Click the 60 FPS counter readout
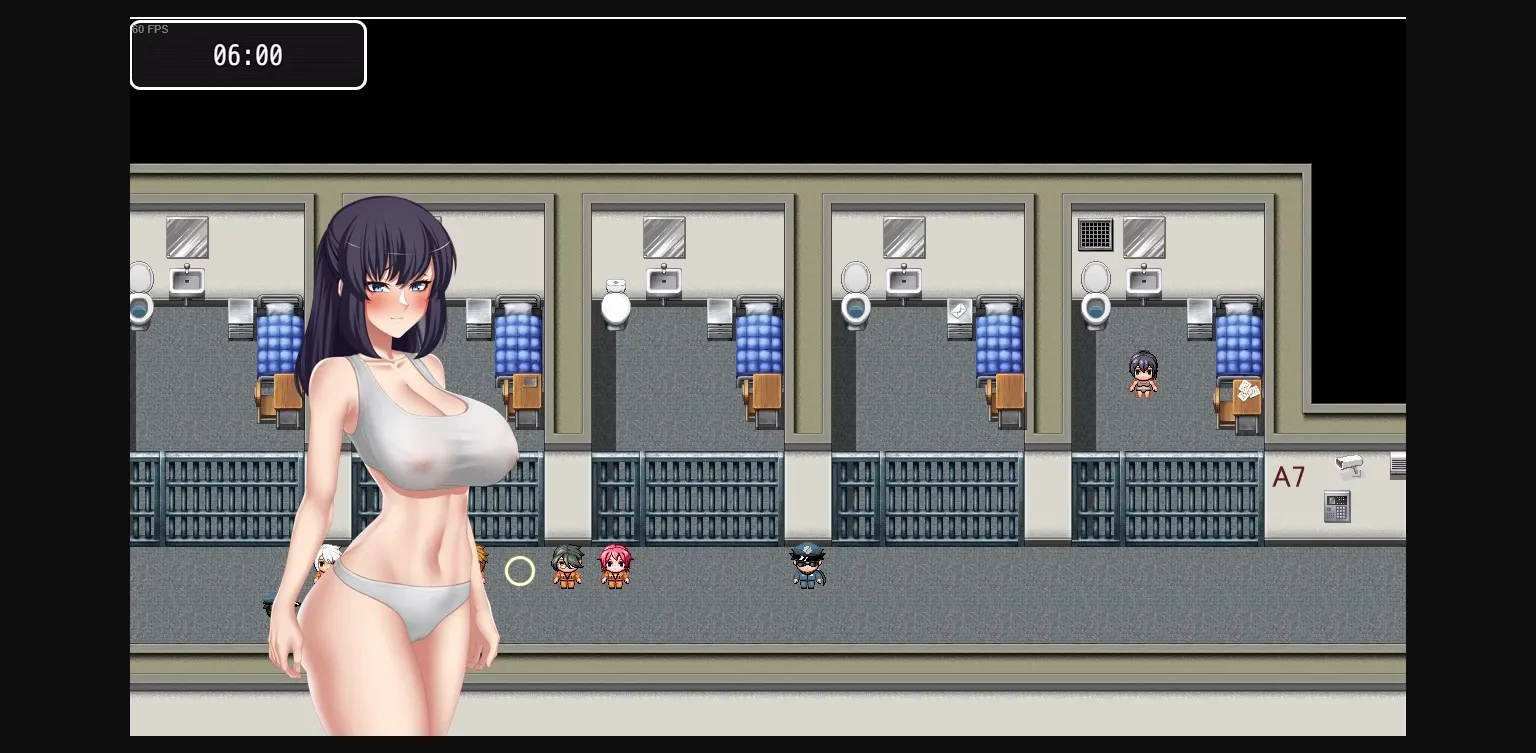This screenshot has width=1536, height=753. point(150,29)
